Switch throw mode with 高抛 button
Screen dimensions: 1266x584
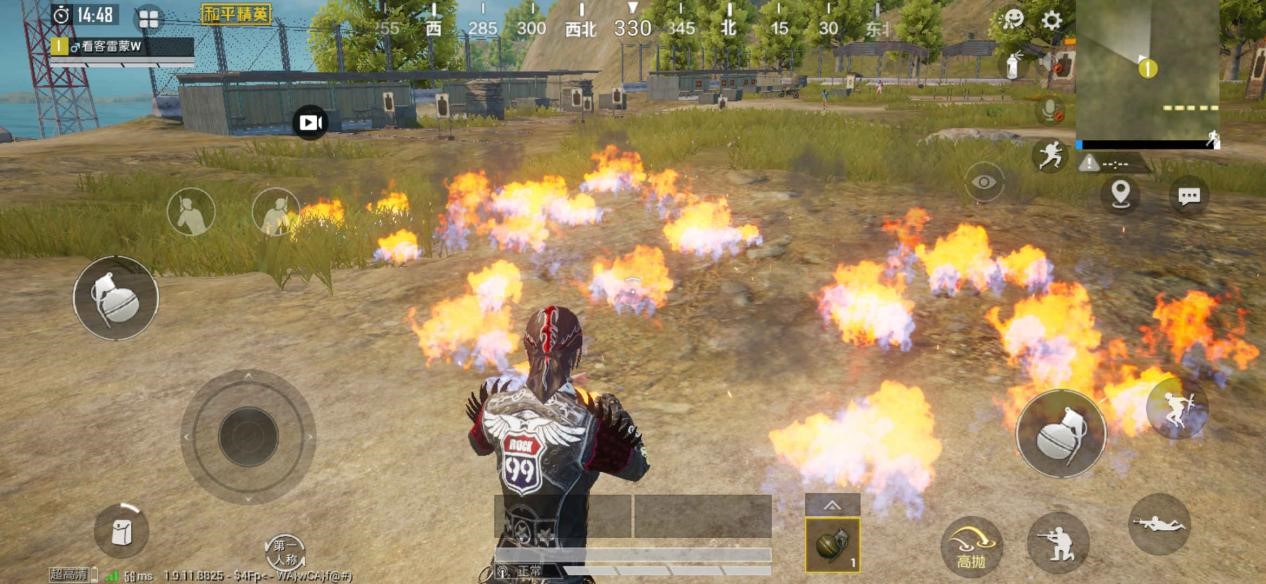tap(971, 546)
